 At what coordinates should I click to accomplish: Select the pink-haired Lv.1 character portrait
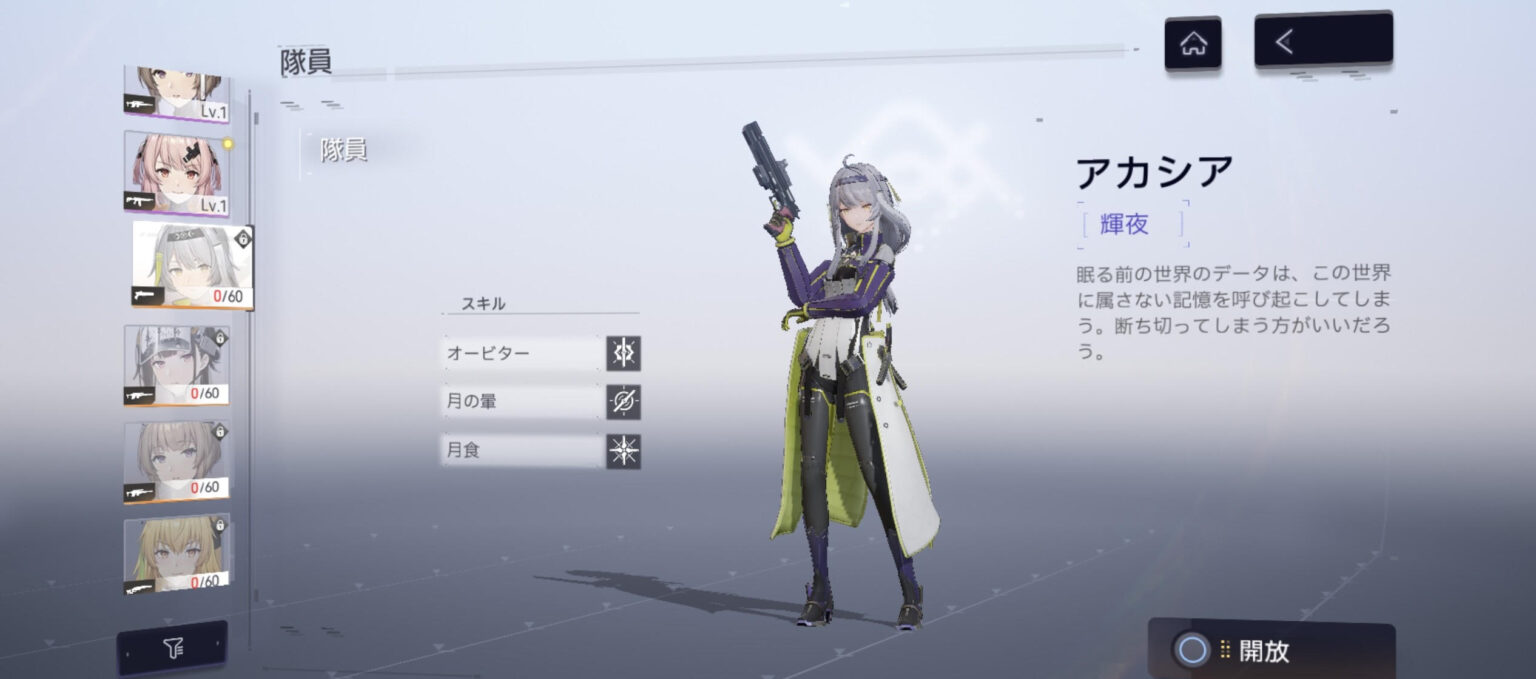(x=176, y=173)
